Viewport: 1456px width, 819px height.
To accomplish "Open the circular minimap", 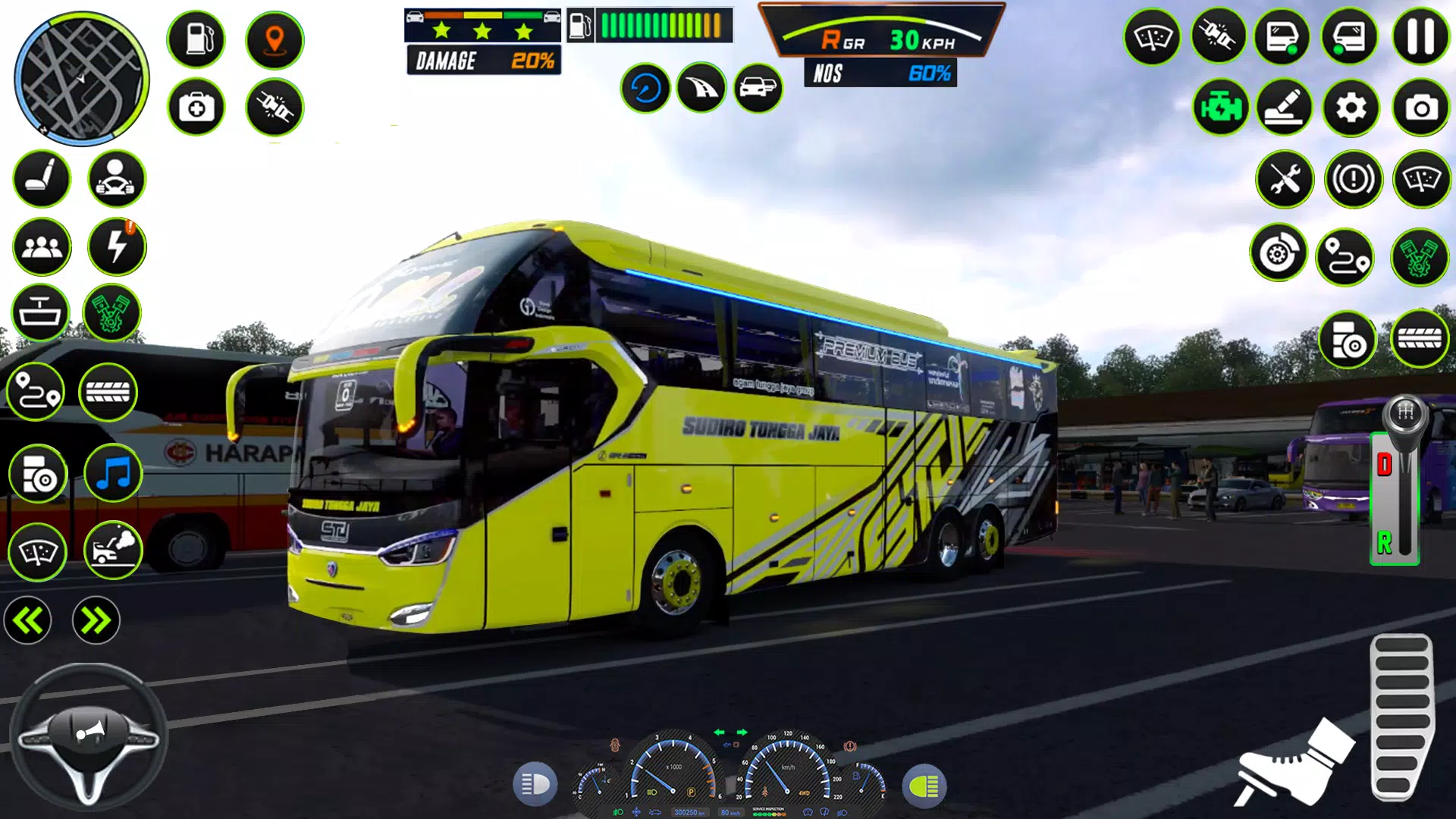I will [x=81, y=79].
